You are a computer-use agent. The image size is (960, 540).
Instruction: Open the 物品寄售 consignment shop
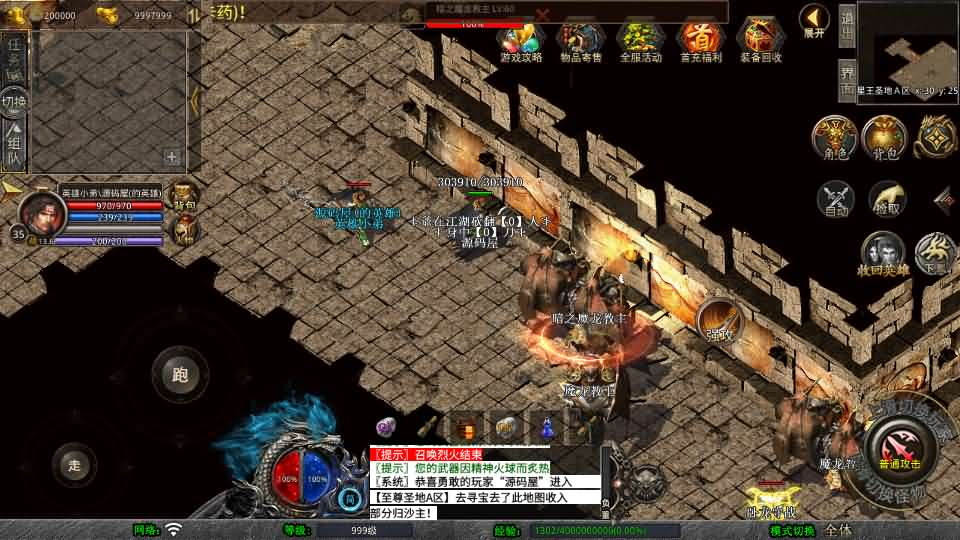[x=580, y=38]
